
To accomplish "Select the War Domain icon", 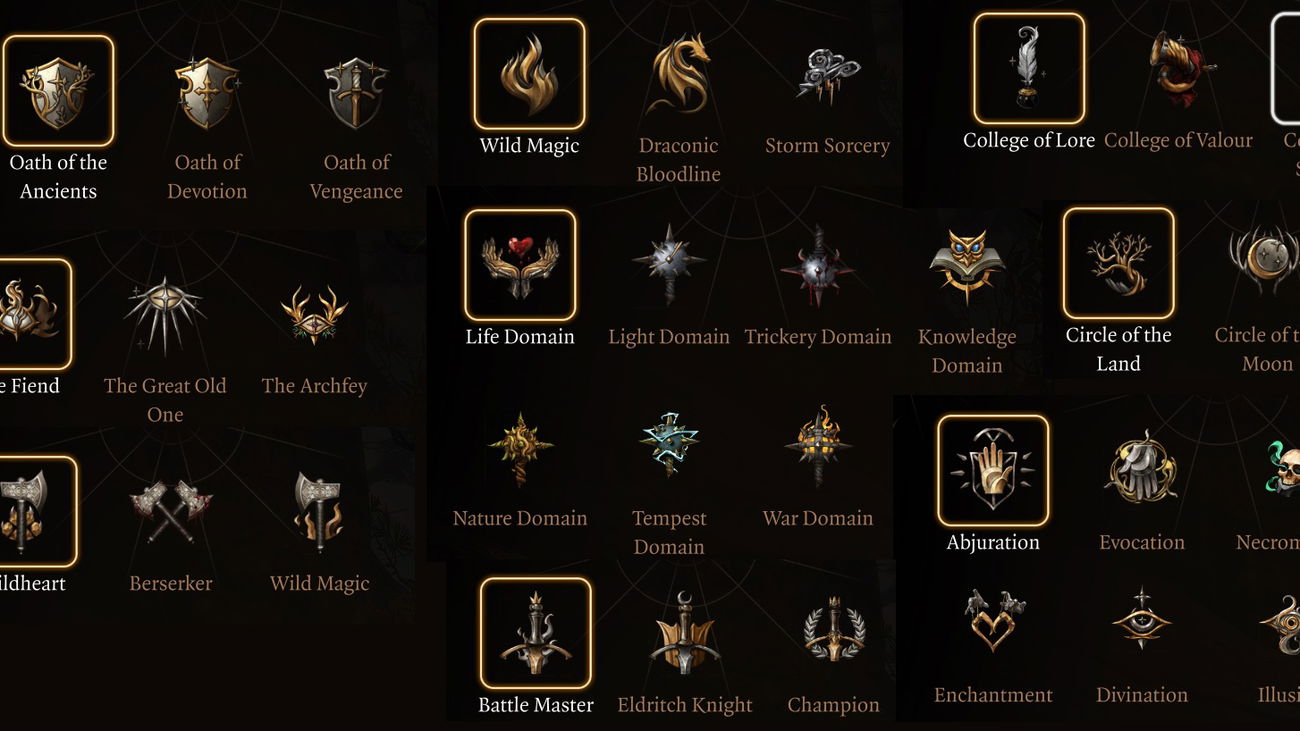I will (x=817, y=445).
